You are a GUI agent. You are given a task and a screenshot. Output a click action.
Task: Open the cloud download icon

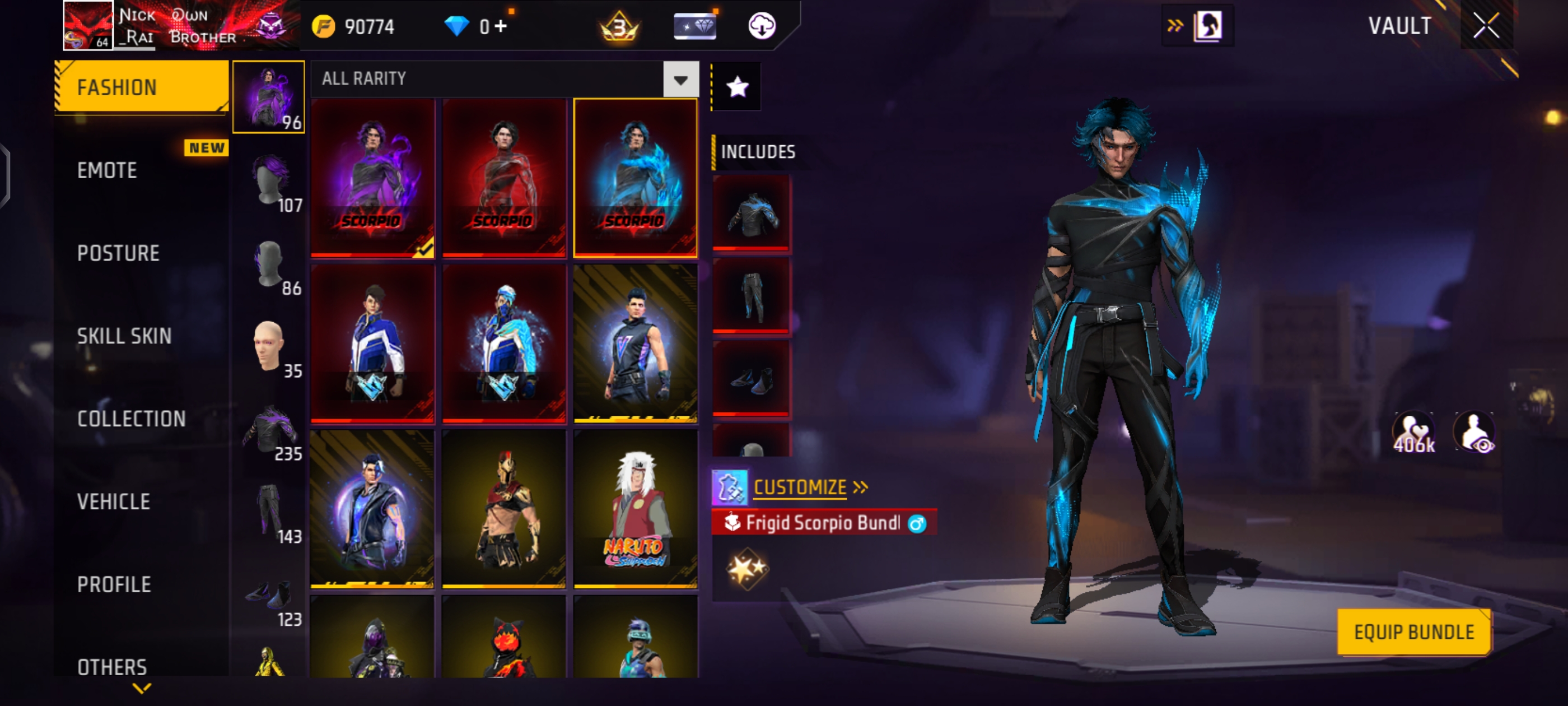coord(762,26)
